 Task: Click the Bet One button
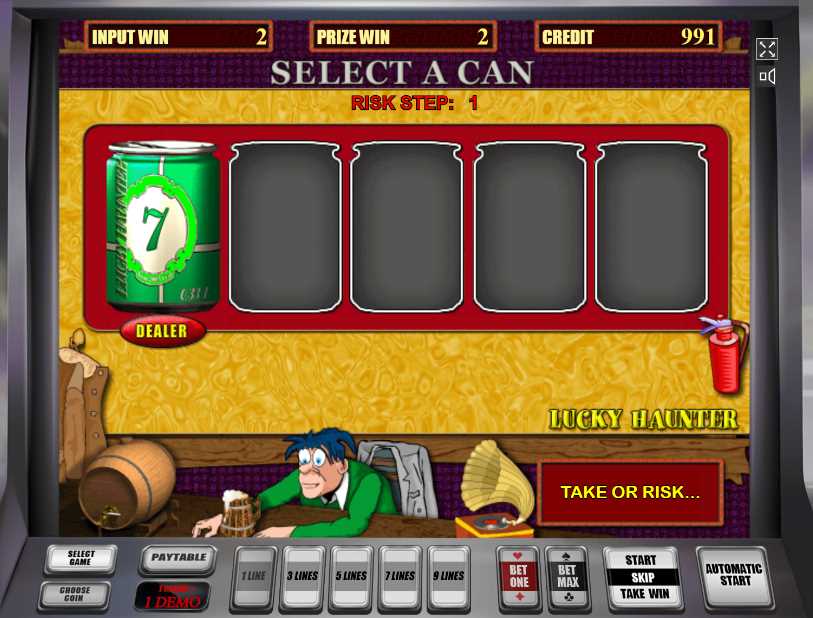(x=519, y=577)
